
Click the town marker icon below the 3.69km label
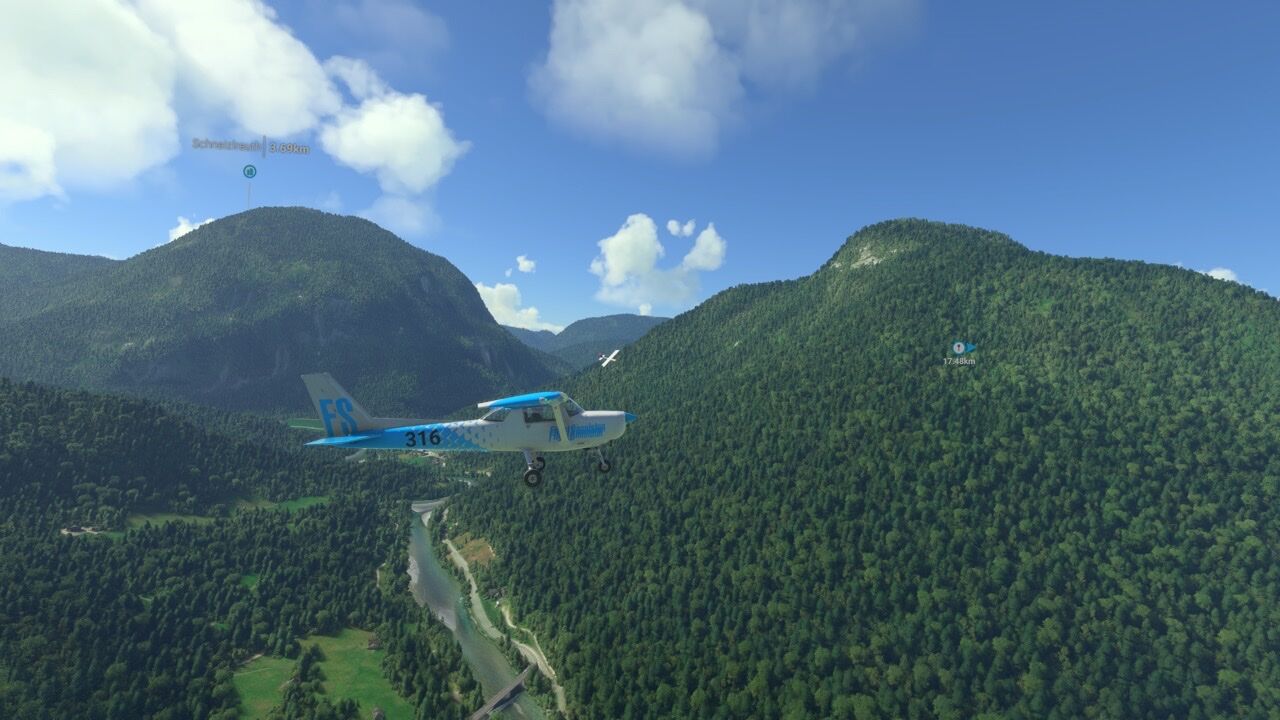coord(249,171)
